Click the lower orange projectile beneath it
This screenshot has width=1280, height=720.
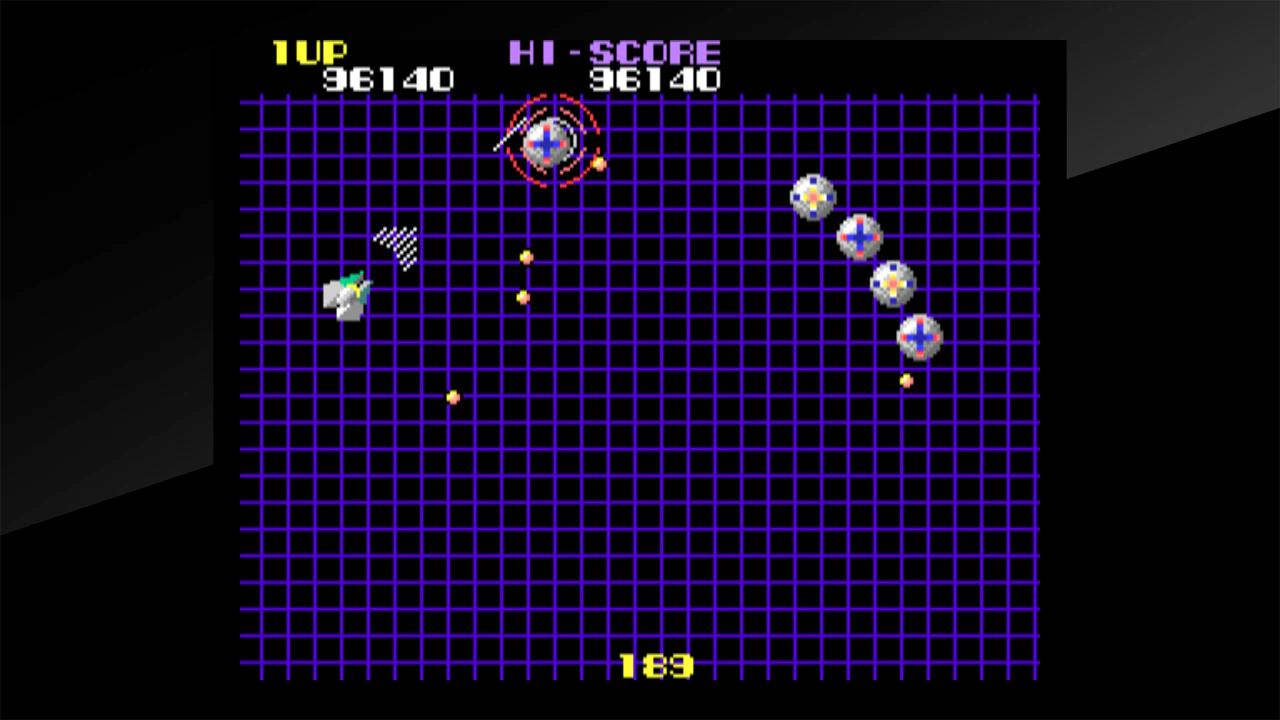pyautogui.click(x=524, y=296)
